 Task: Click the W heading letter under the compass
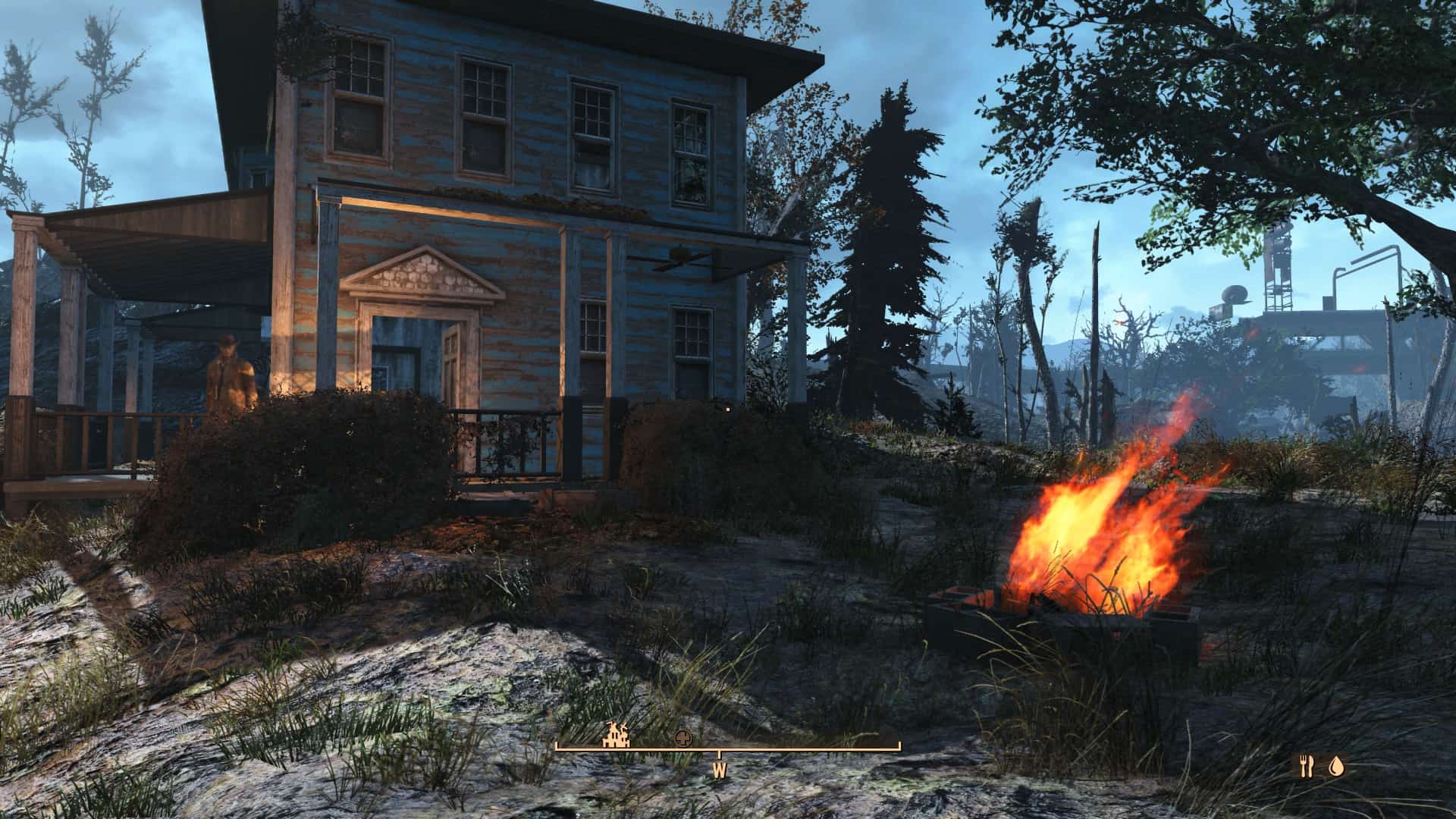coord(719,771)
